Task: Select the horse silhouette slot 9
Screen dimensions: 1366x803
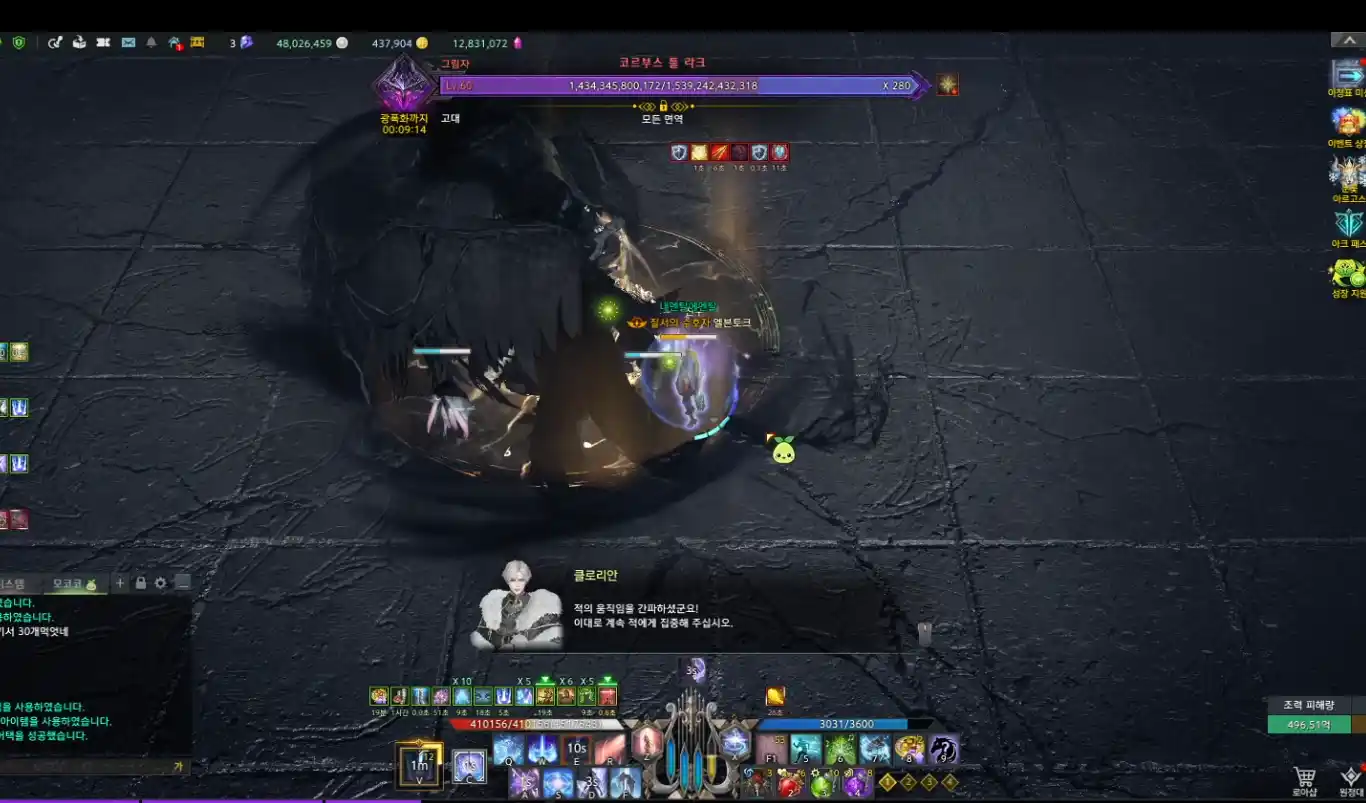Action: [942, 749]
